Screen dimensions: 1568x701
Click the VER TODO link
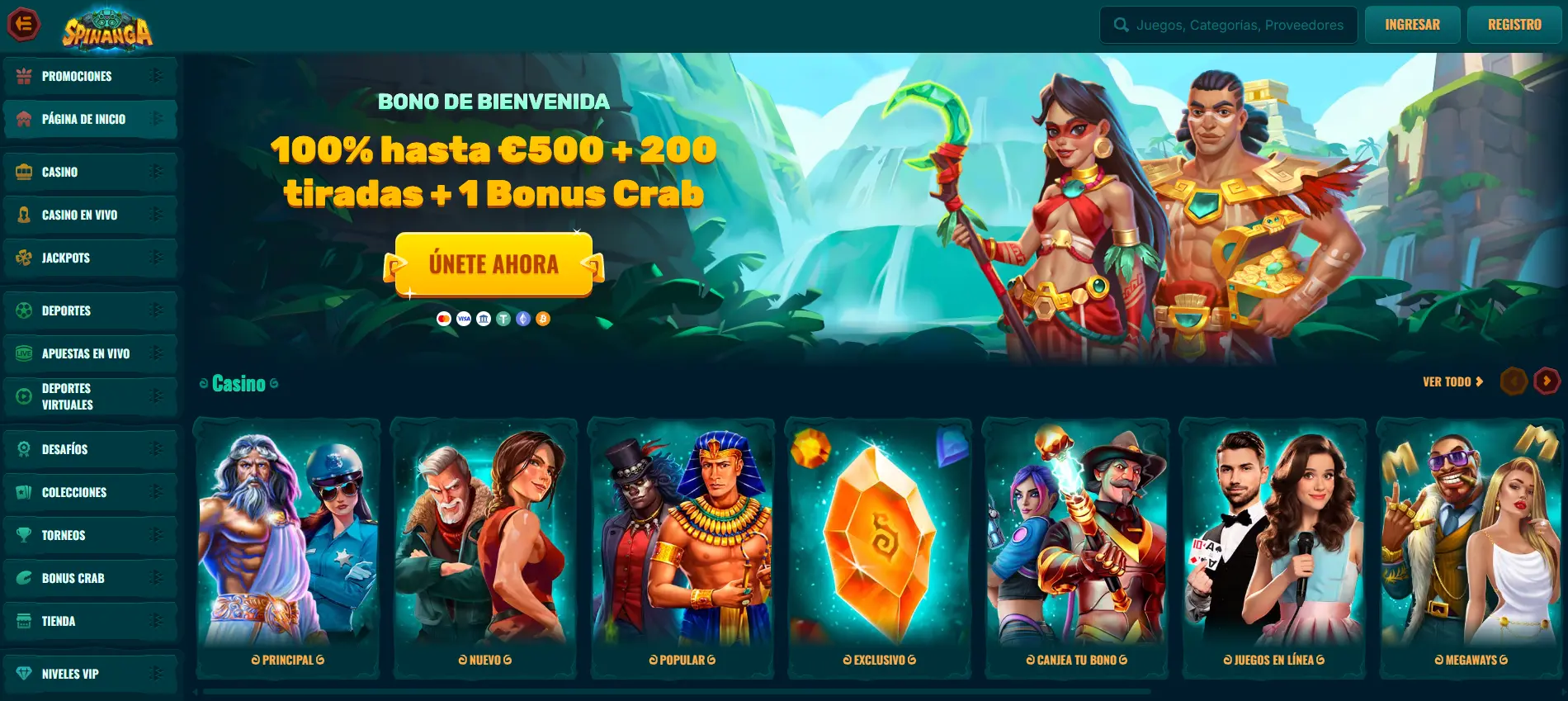pyautogui.click(x=1450, y=381)
